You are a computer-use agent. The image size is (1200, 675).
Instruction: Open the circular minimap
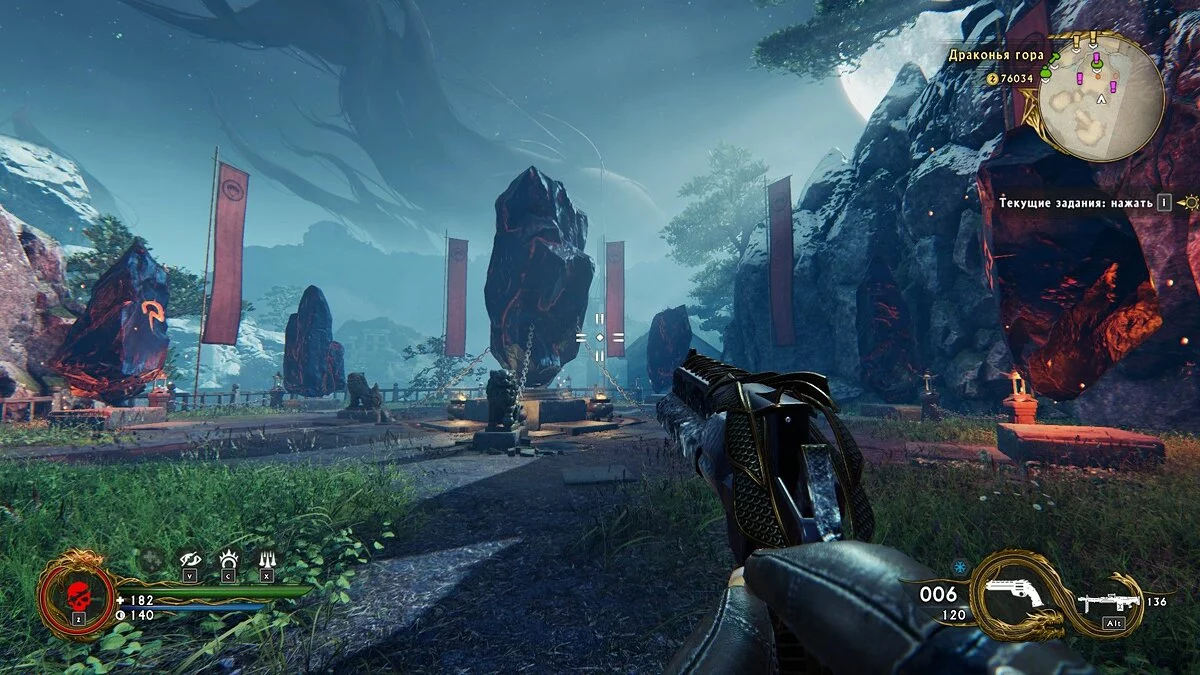[x=1100, y=97]
